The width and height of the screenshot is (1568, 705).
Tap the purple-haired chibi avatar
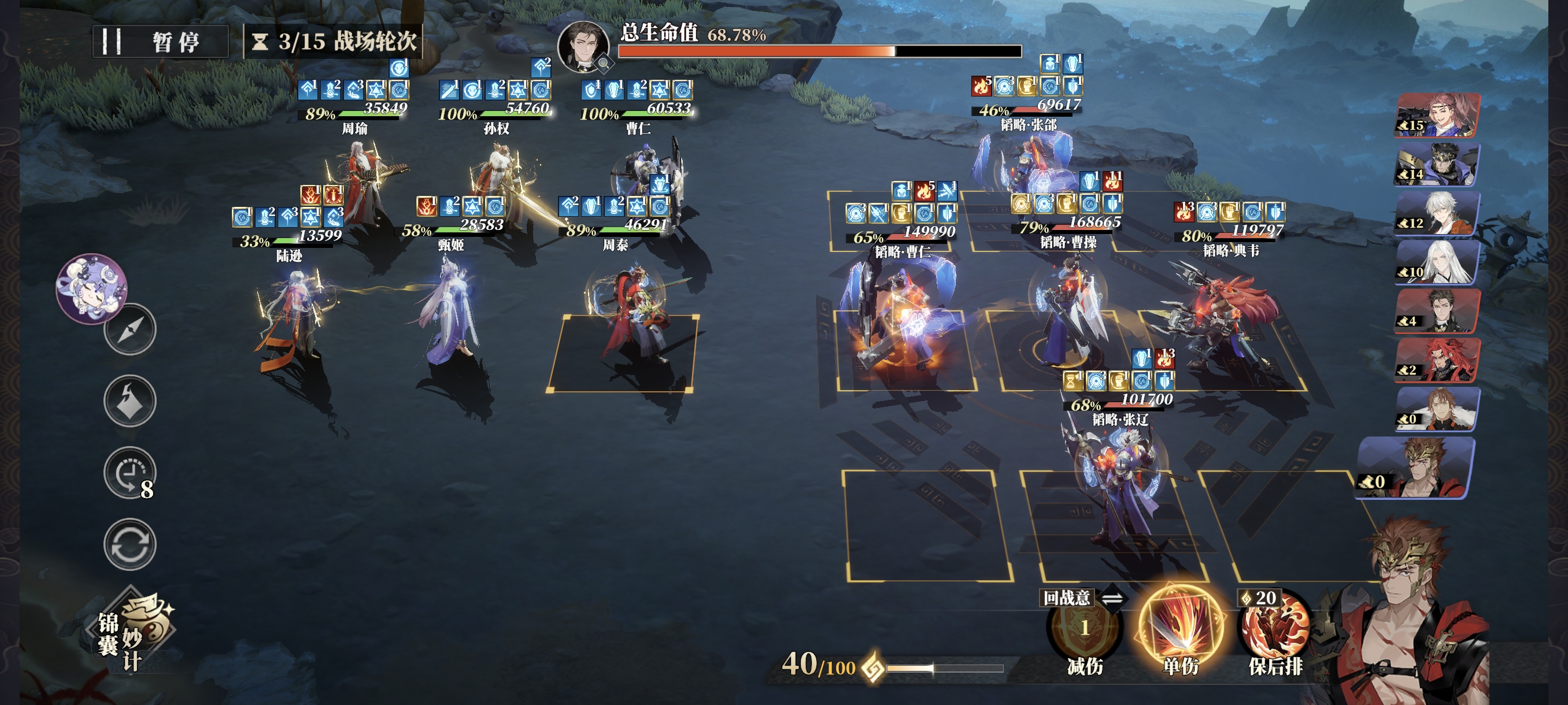91,288
